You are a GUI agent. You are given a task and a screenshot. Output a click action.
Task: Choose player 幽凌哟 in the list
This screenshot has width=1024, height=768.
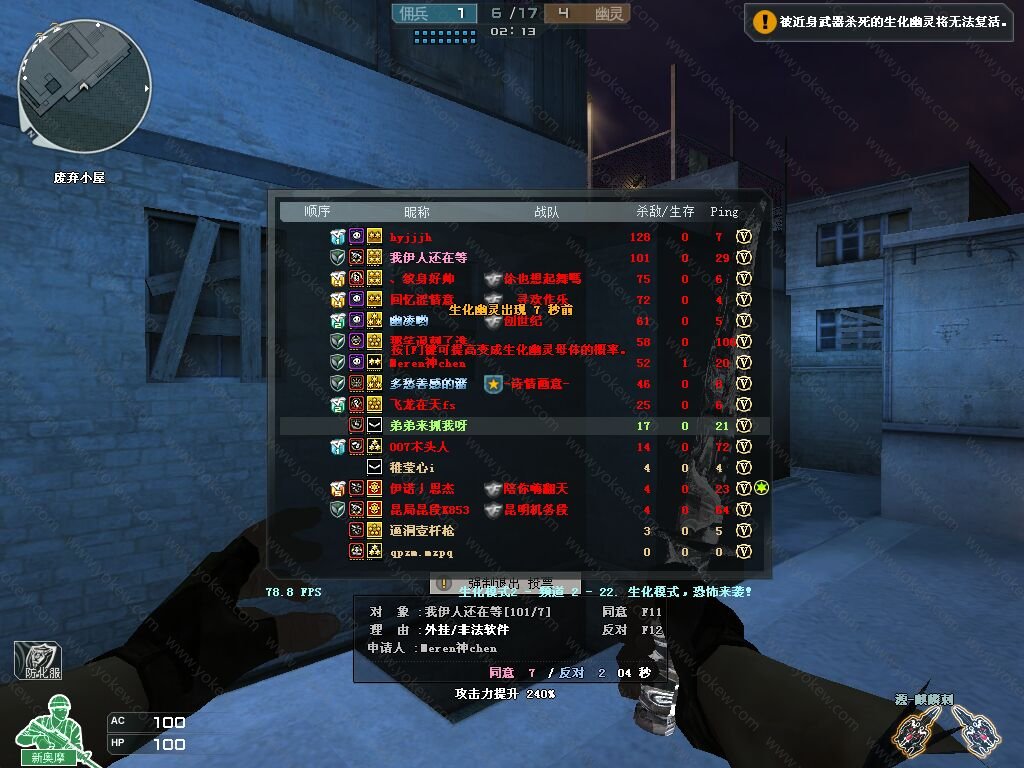408,321
